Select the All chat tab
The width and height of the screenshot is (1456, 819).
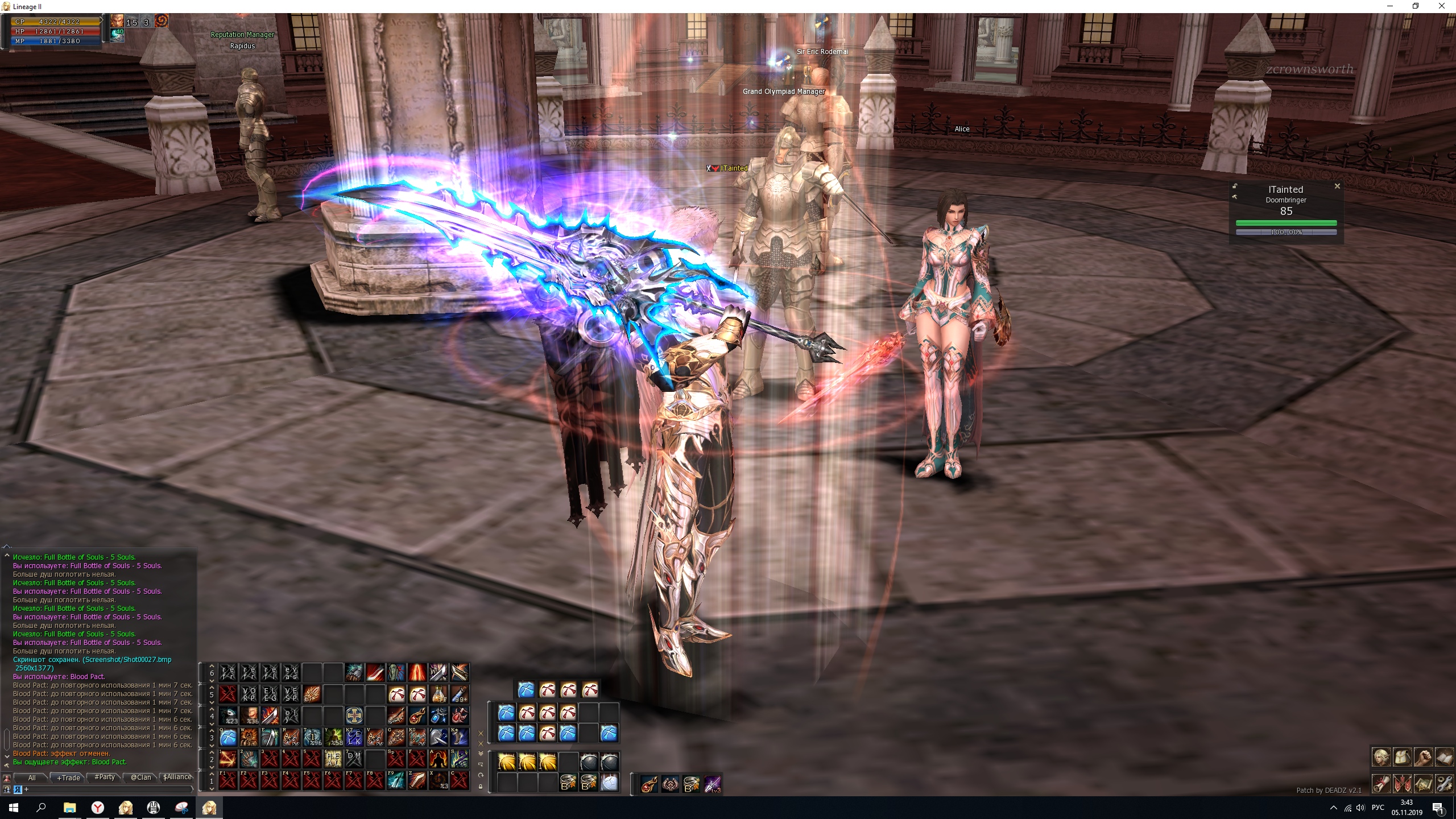32,777
